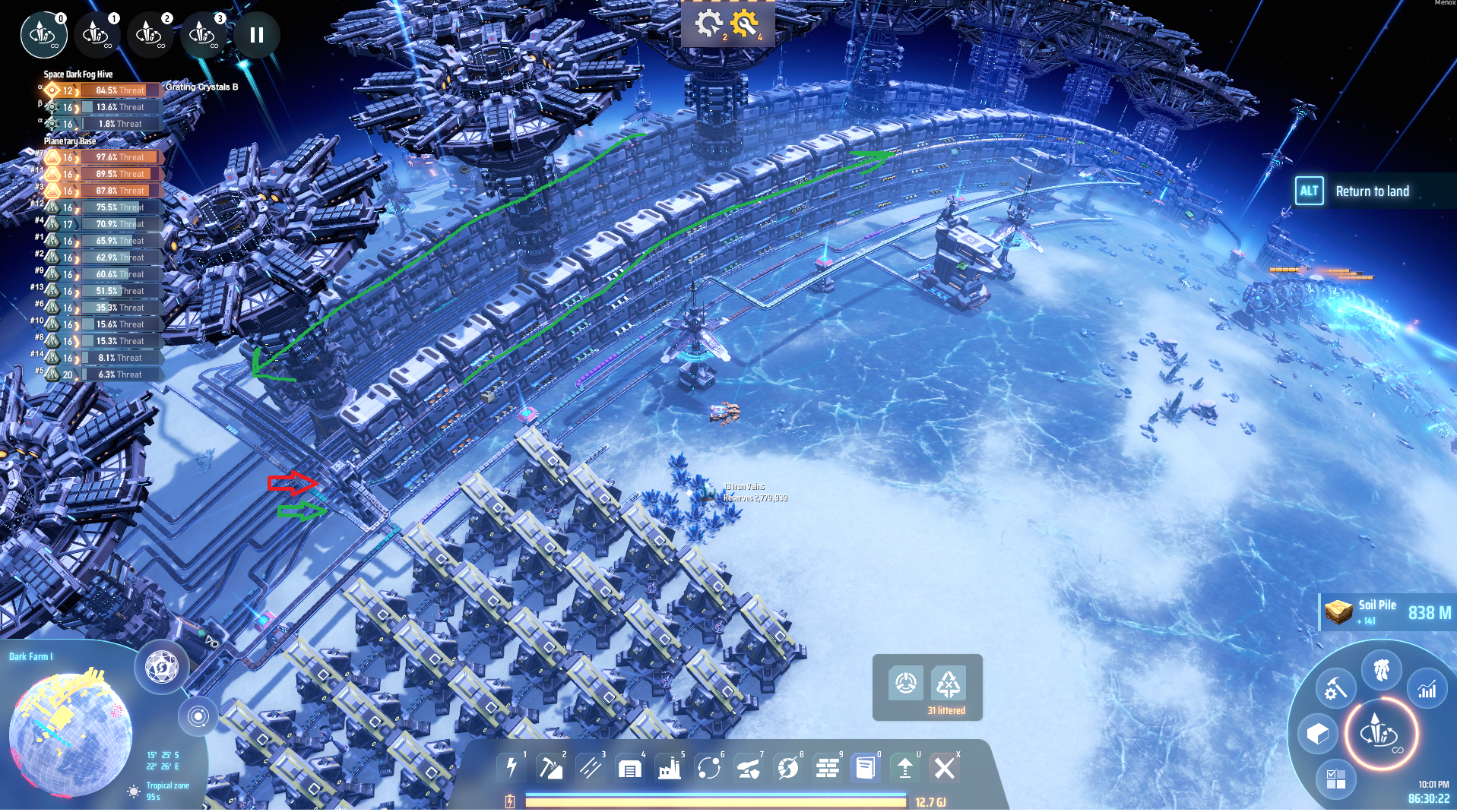Image resolution: width=1457 pixels, height=812 pixels.
Task: Open the current research crystal button
Action: pyautogui.click(x=1381, y=733)
